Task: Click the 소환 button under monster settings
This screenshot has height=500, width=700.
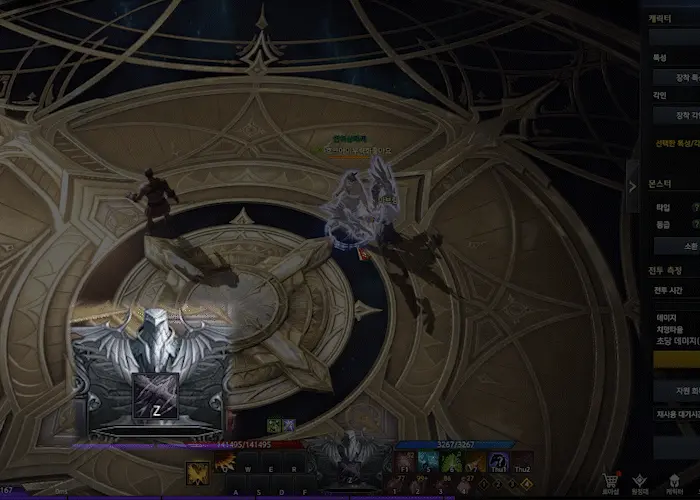Action: (675, 245)
